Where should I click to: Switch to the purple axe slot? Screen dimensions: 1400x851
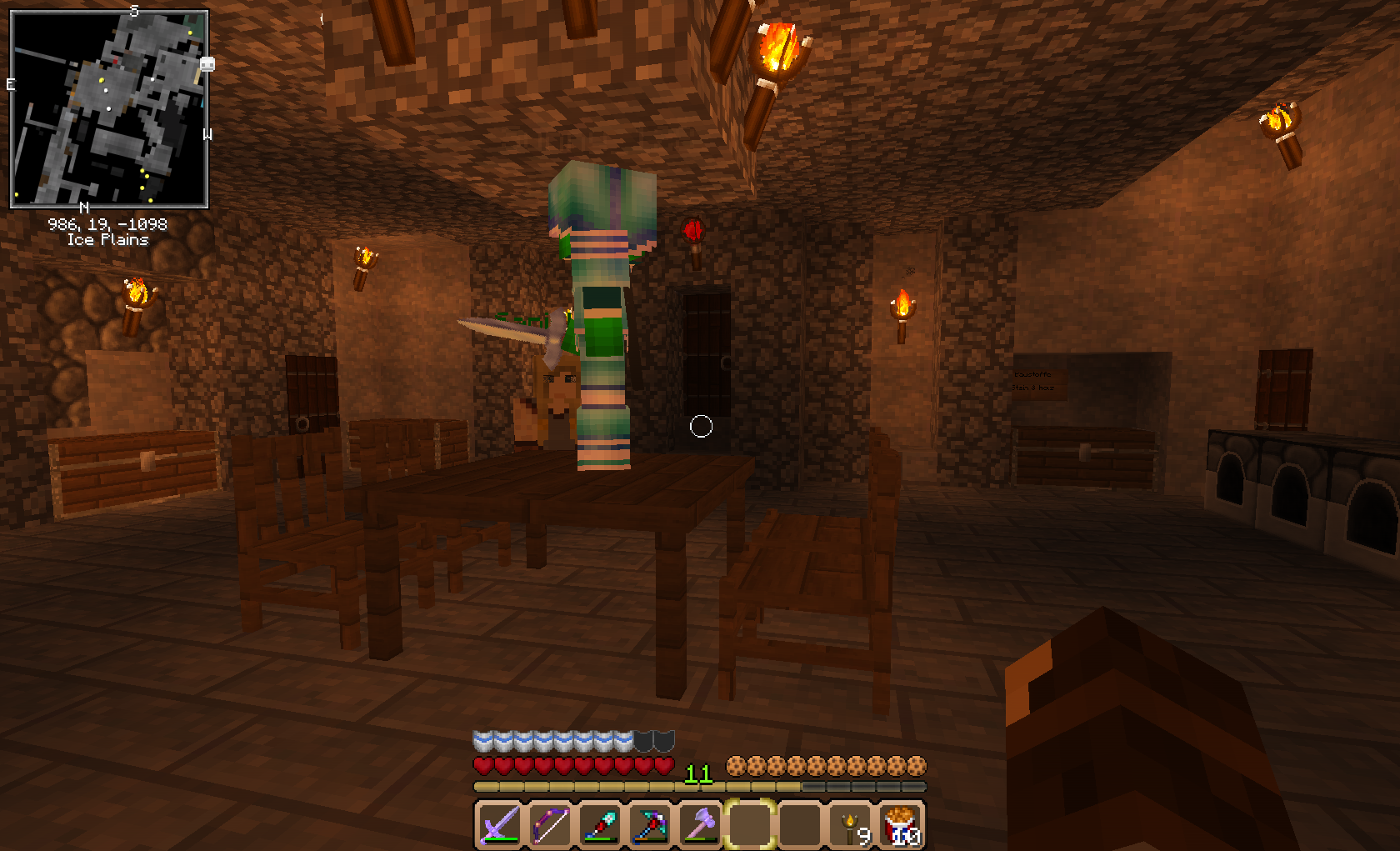point(700,824)
